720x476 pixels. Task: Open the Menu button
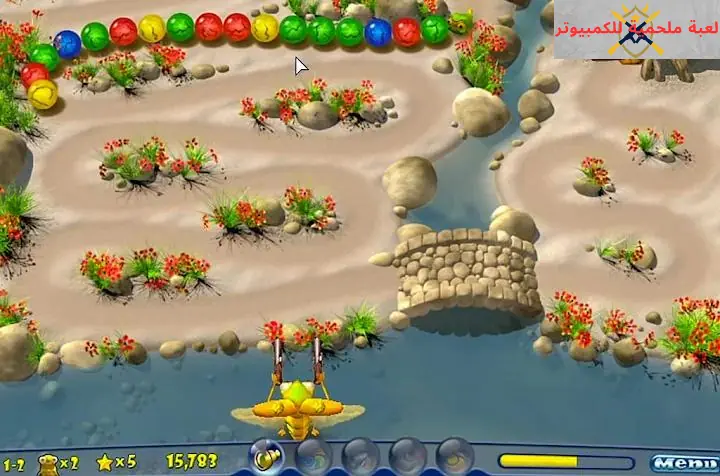coord(682,462)
